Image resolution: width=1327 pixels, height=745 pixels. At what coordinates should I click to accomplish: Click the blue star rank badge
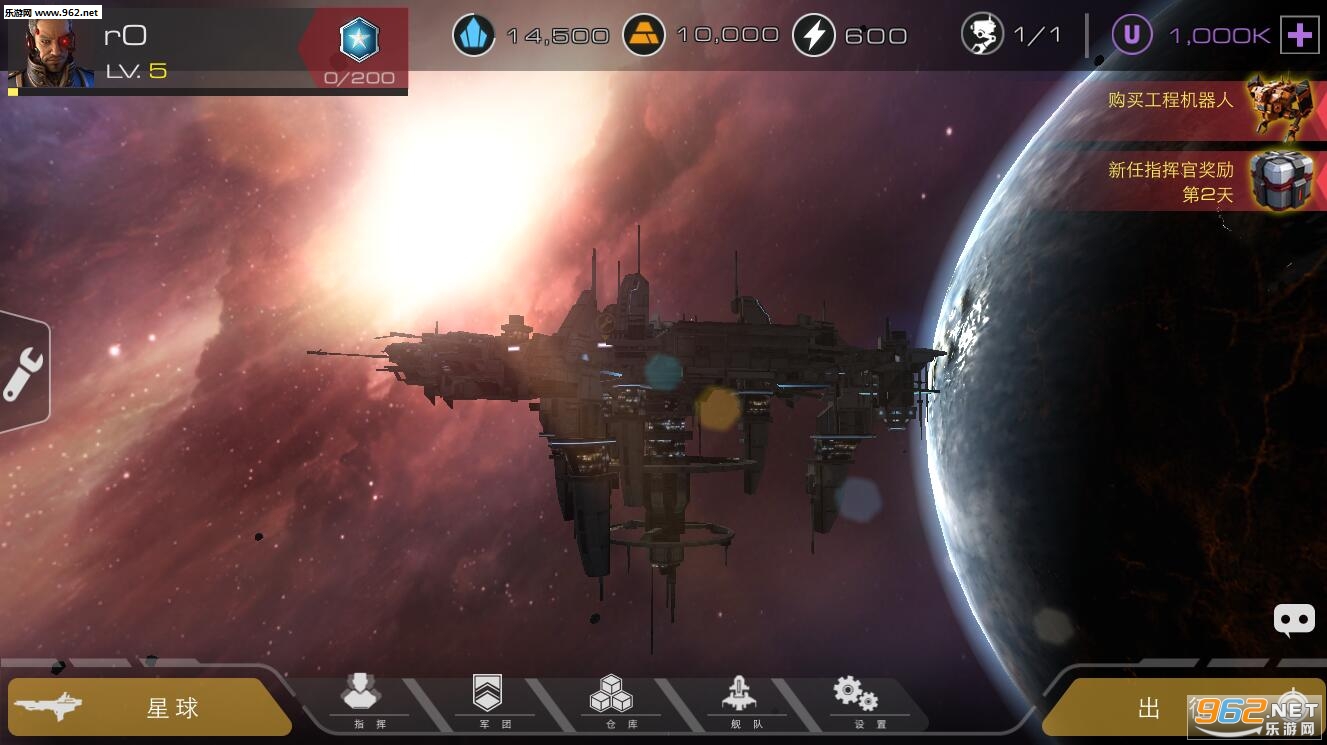click(x=359, y=40)
